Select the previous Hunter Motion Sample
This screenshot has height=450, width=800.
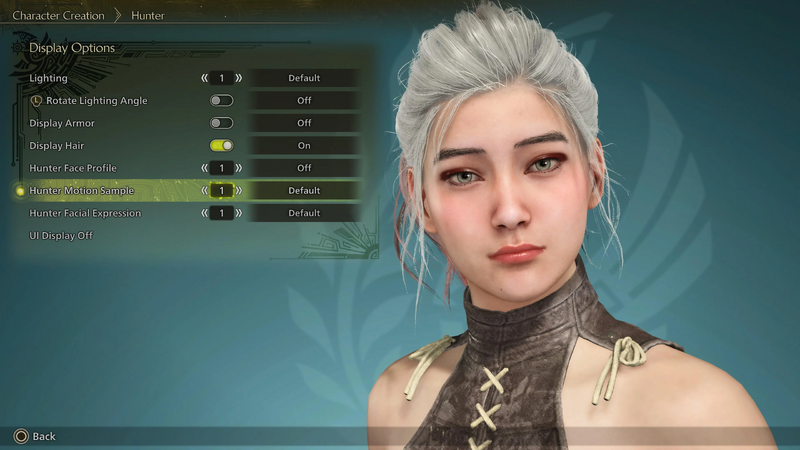click(205, 190)
